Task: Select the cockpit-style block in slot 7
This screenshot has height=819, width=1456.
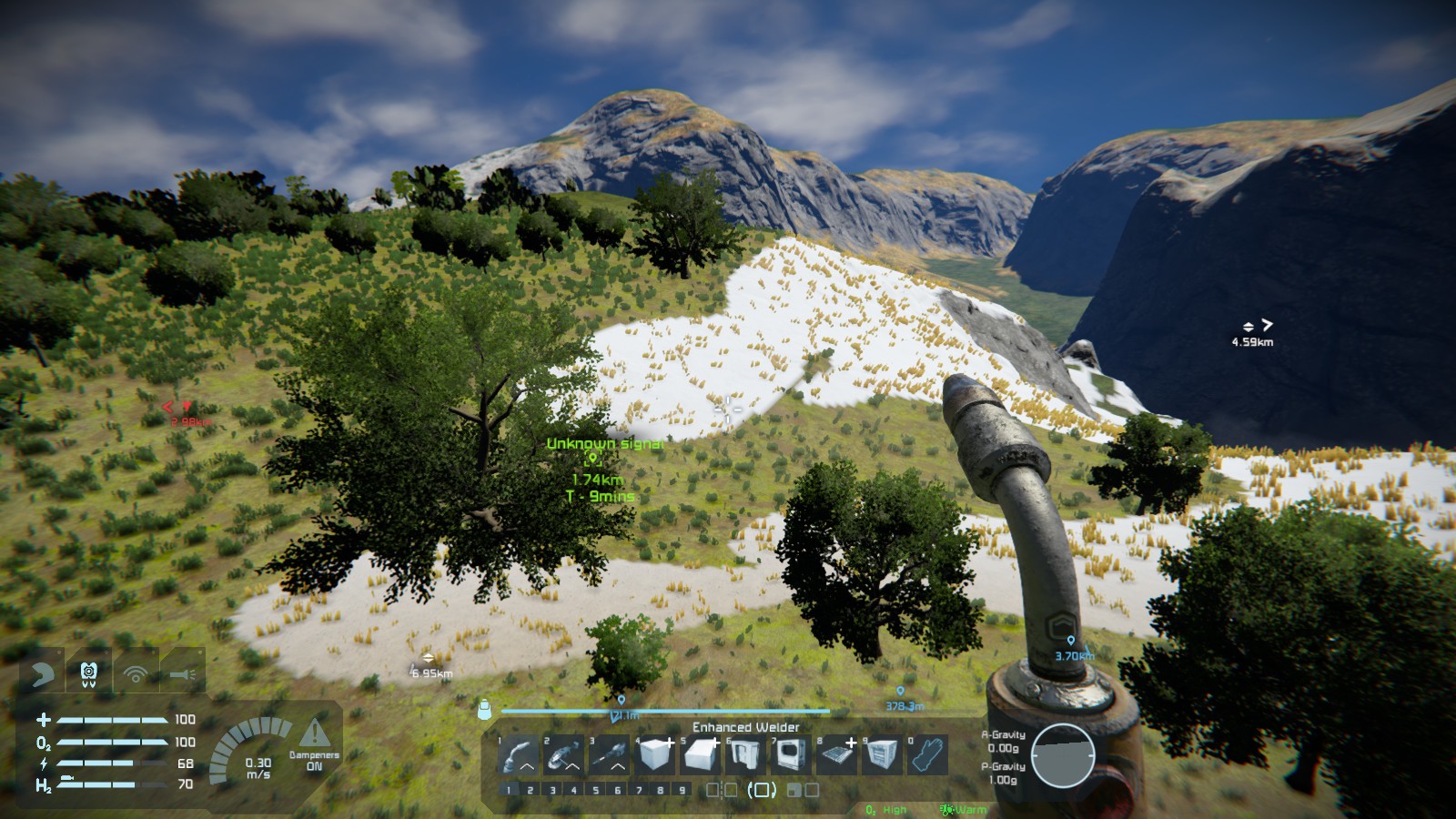Action: 792,755
